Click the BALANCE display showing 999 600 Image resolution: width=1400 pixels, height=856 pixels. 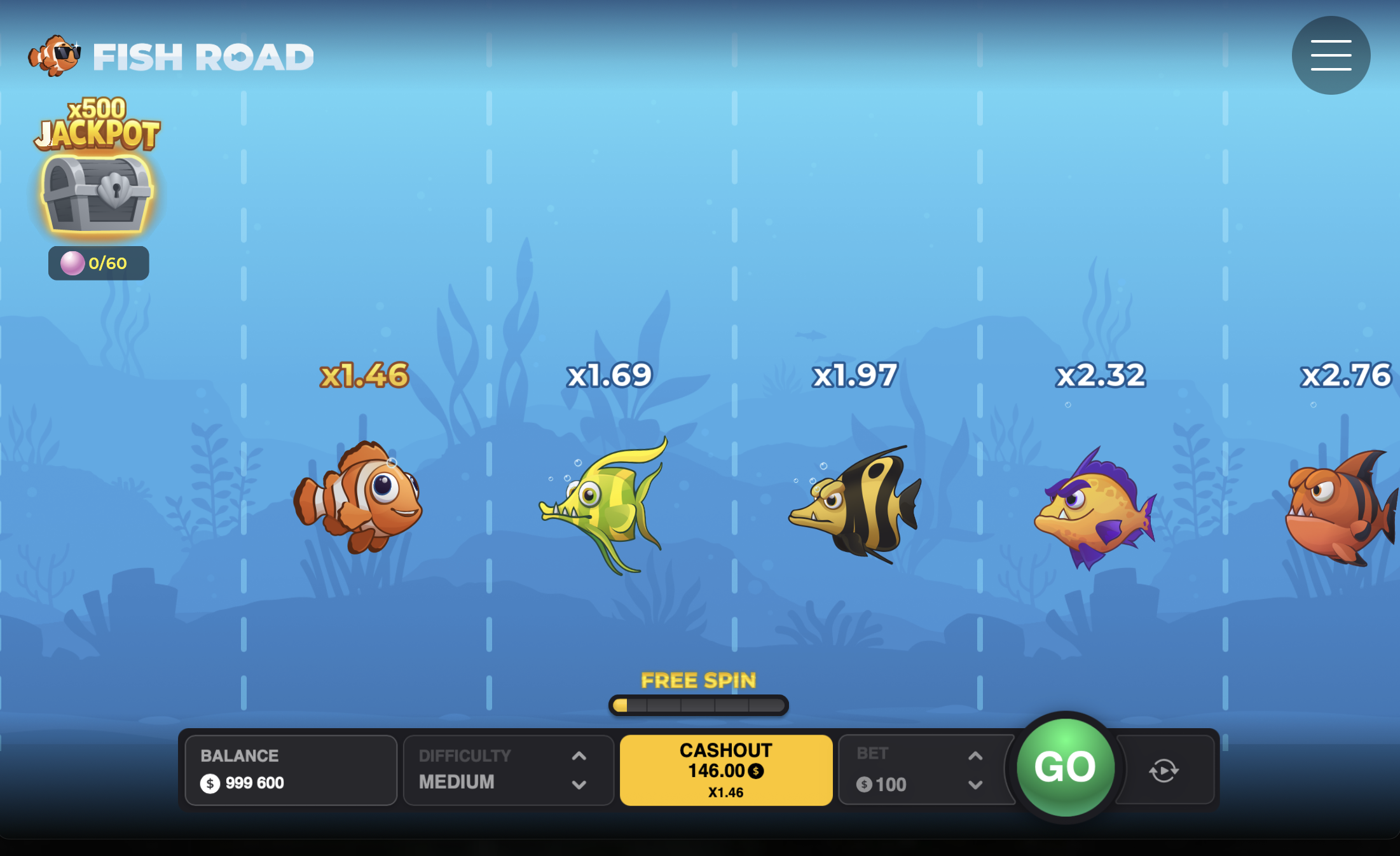[x=291, y=770]
